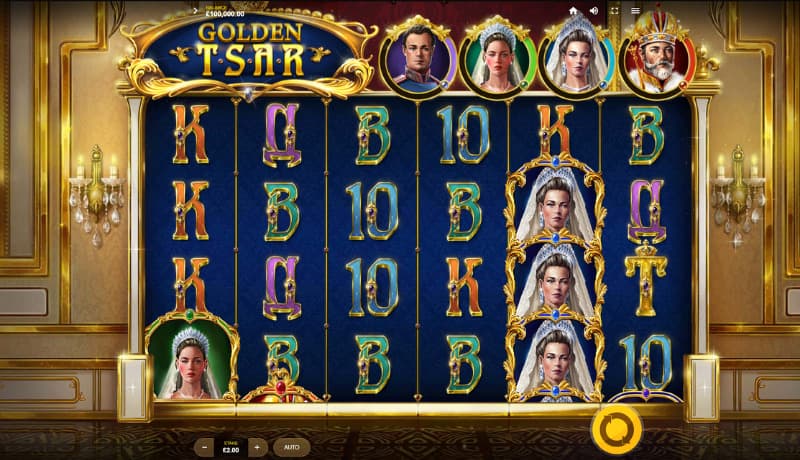The image size is (800, 460).
Task: Open the AUTO spin options
Action: point(291,447)
